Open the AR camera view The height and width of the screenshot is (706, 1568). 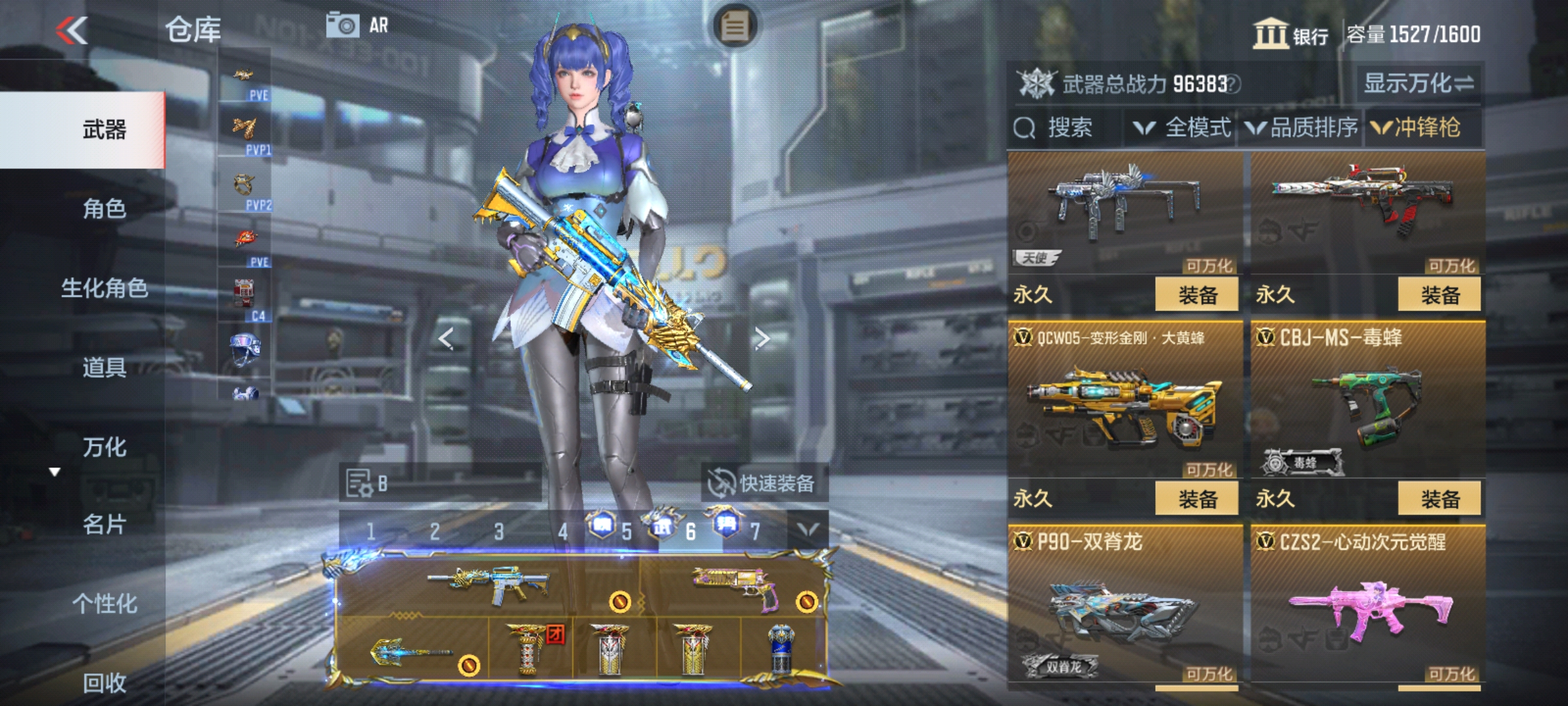pyautogui.click(x=357, y=26)
